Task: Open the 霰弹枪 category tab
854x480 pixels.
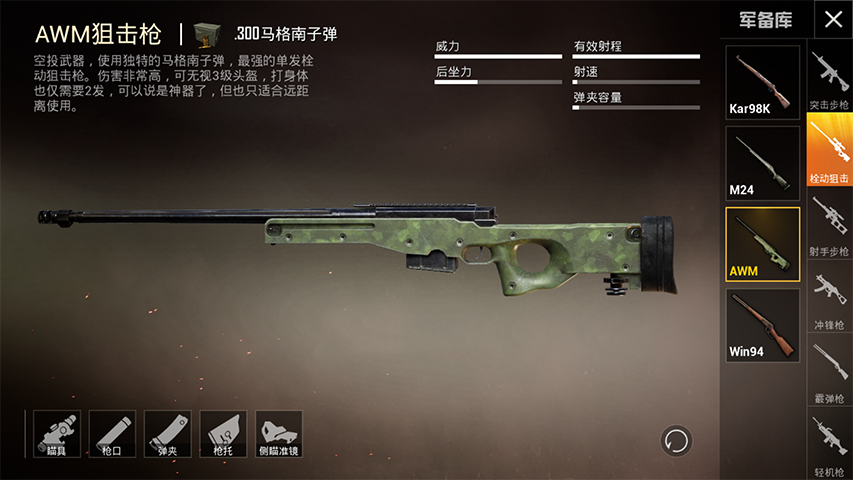Action: click(x=829, y=372)
